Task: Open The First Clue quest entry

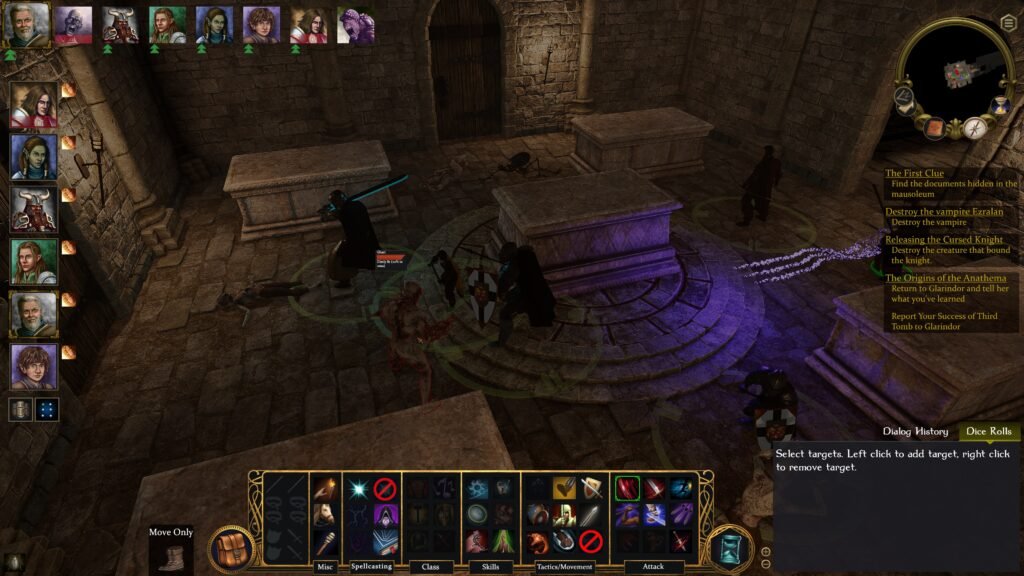Action: (915, 173)
